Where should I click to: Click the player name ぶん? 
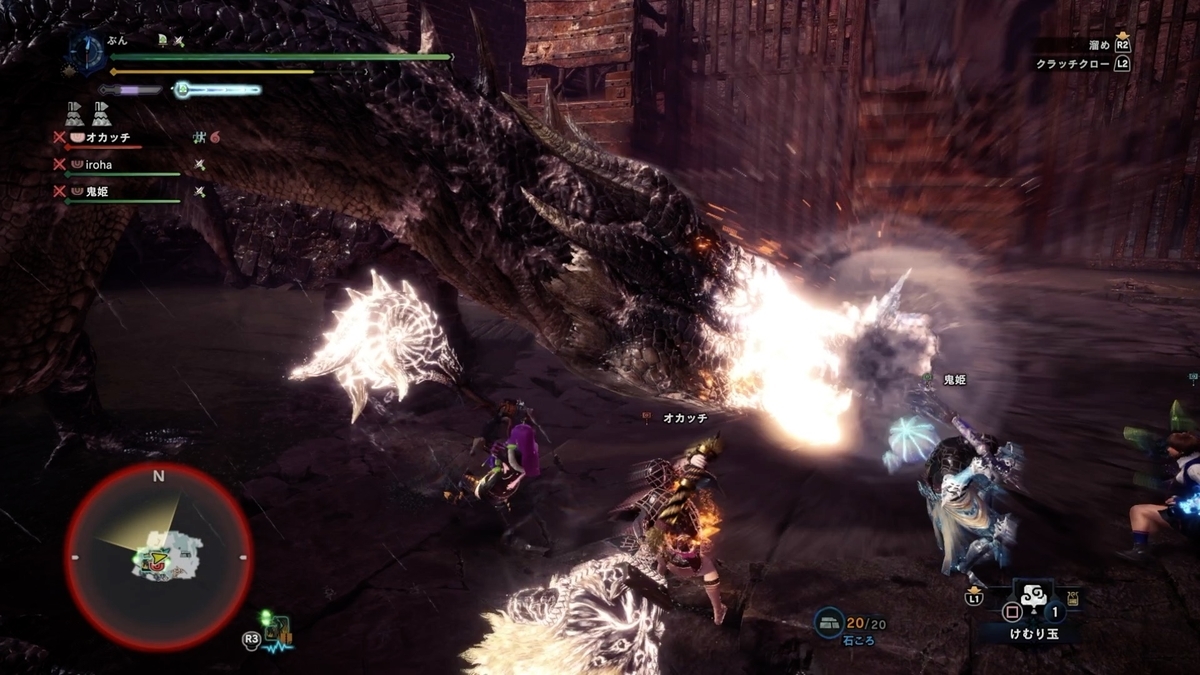[116, 40]
